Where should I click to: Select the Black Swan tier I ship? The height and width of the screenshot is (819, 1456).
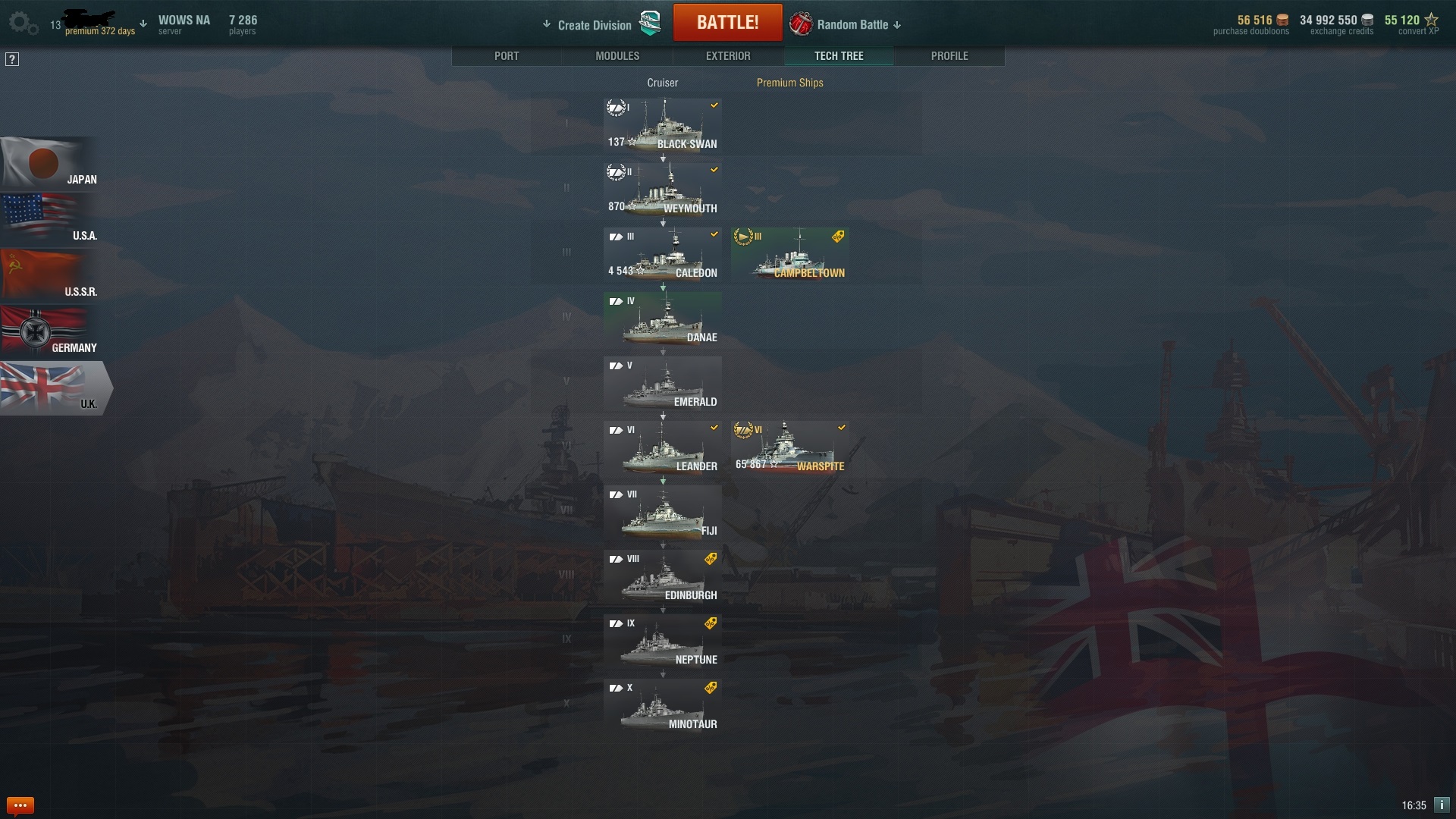tap(663, 126)
